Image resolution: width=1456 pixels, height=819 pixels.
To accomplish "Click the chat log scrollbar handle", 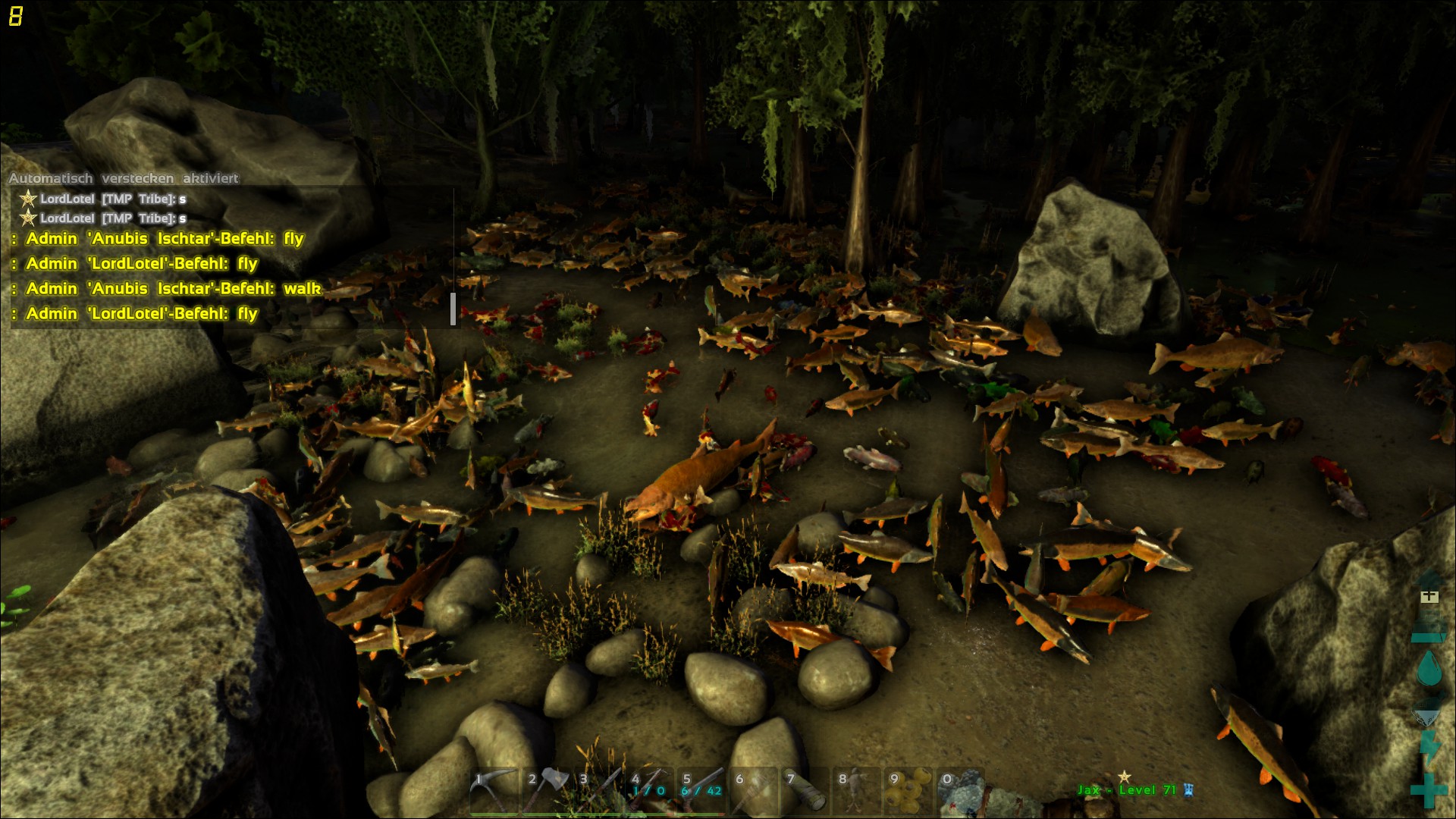I will pyautogui.click(x=453, y=309).
